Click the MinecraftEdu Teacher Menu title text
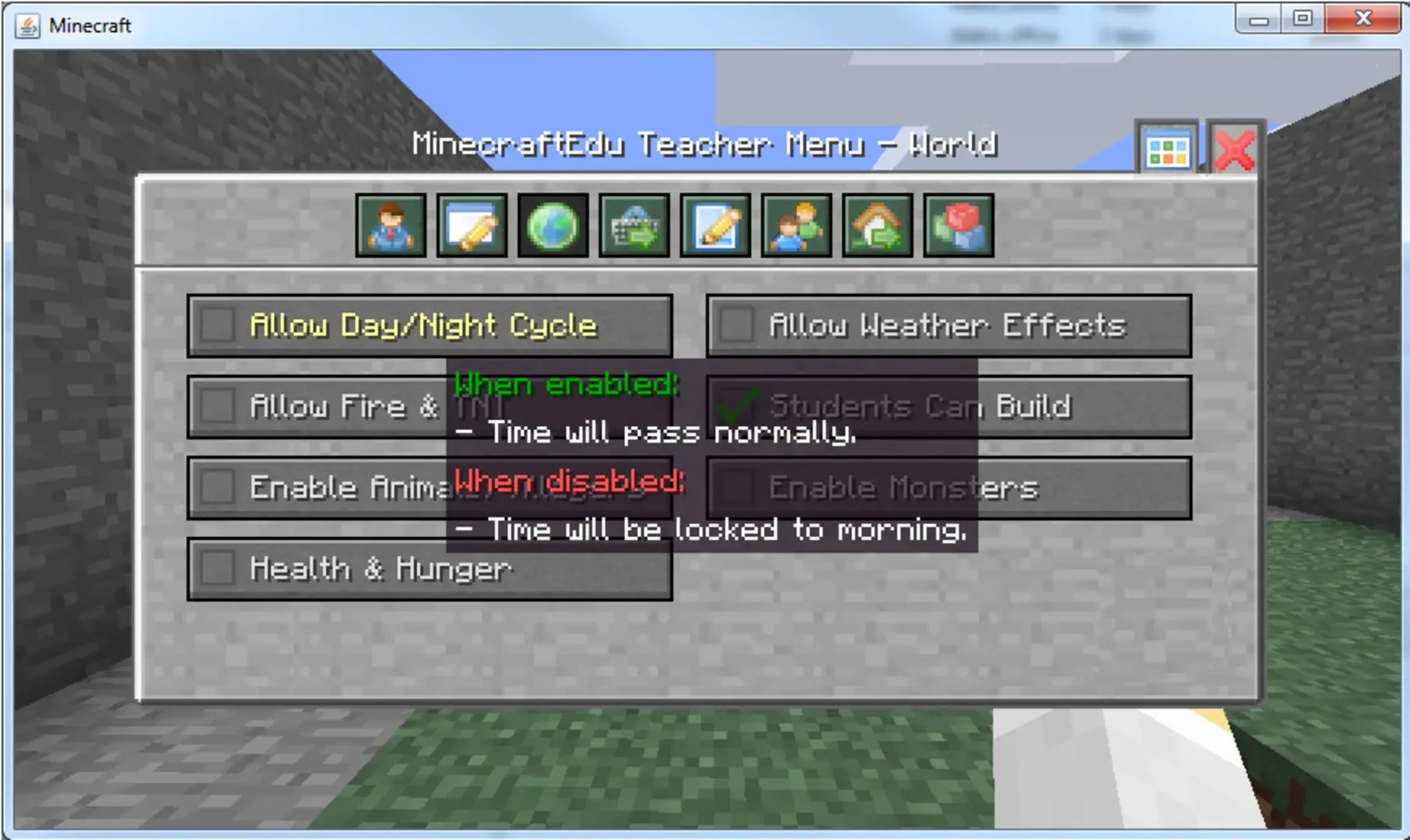Viewport: 1410px width, 840px height. tap(706, 145)
